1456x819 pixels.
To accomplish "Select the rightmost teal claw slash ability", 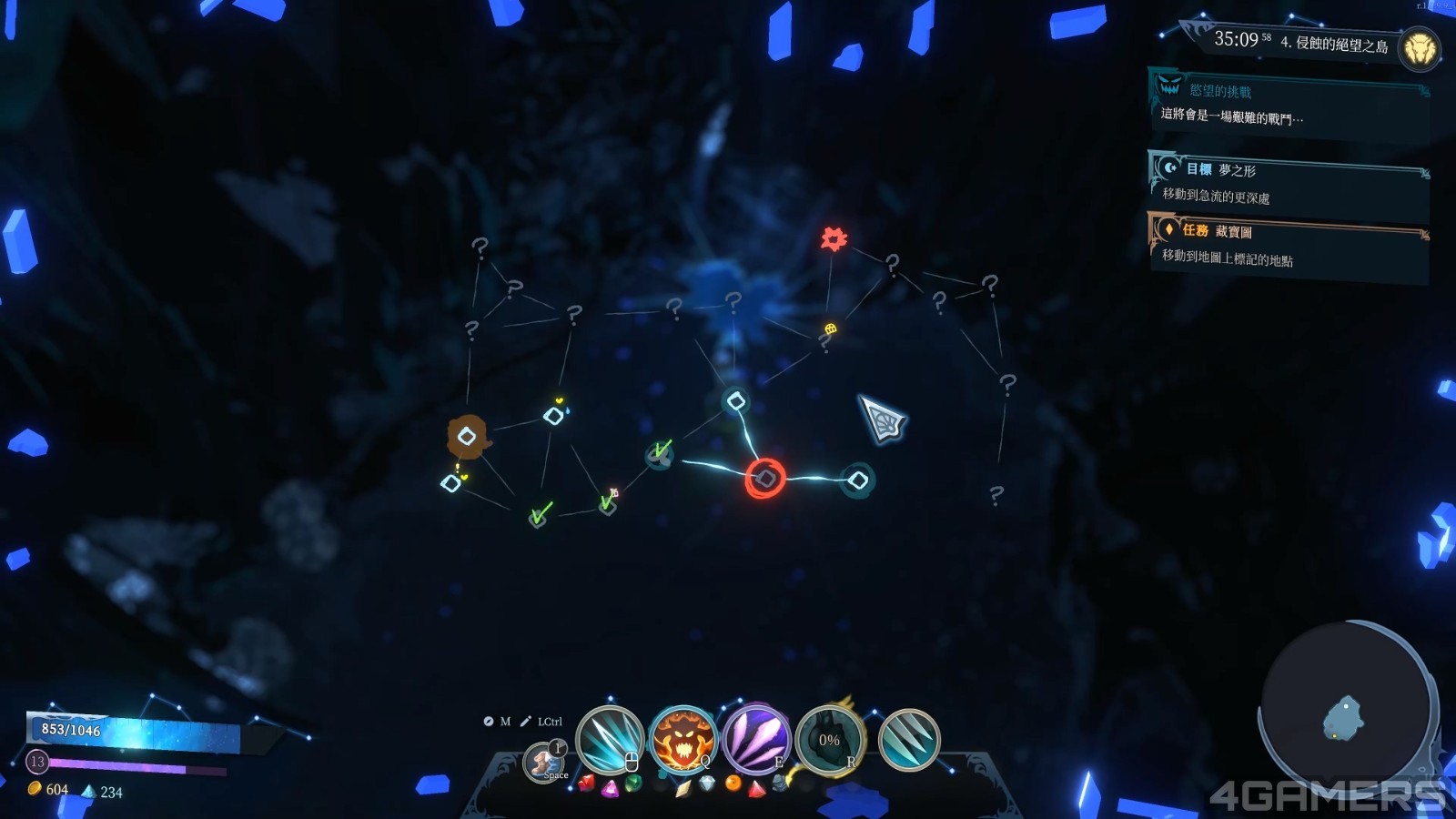I will (x=908, y=740).
